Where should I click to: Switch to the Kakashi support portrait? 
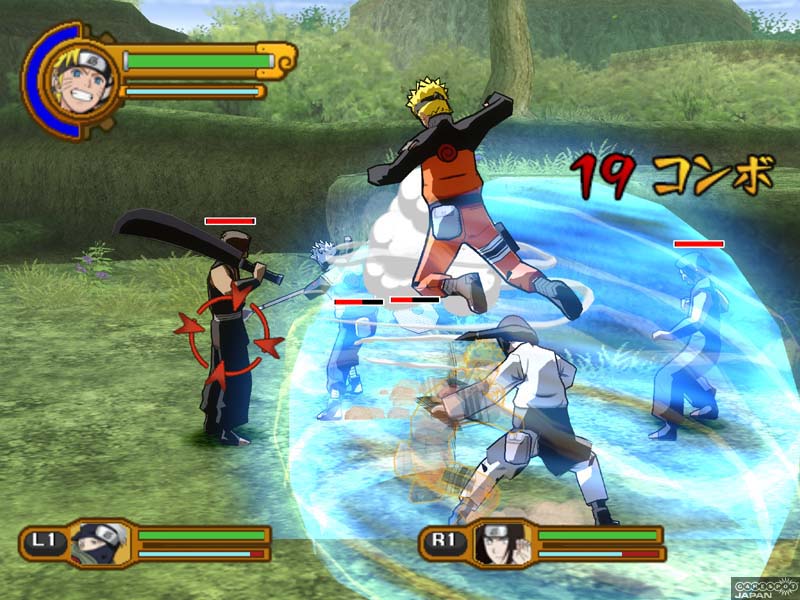pyautogui.click(x=98, y=543)
